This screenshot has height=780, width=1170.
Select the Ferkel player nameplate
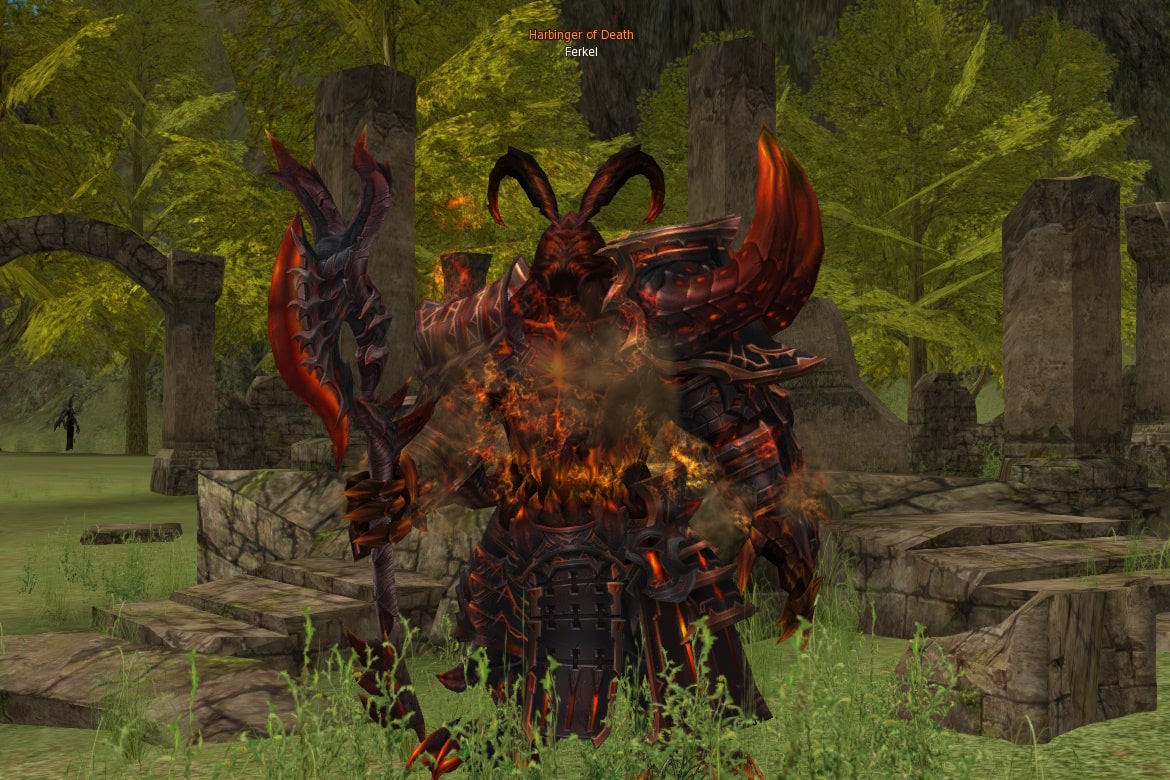coord(581,51)
